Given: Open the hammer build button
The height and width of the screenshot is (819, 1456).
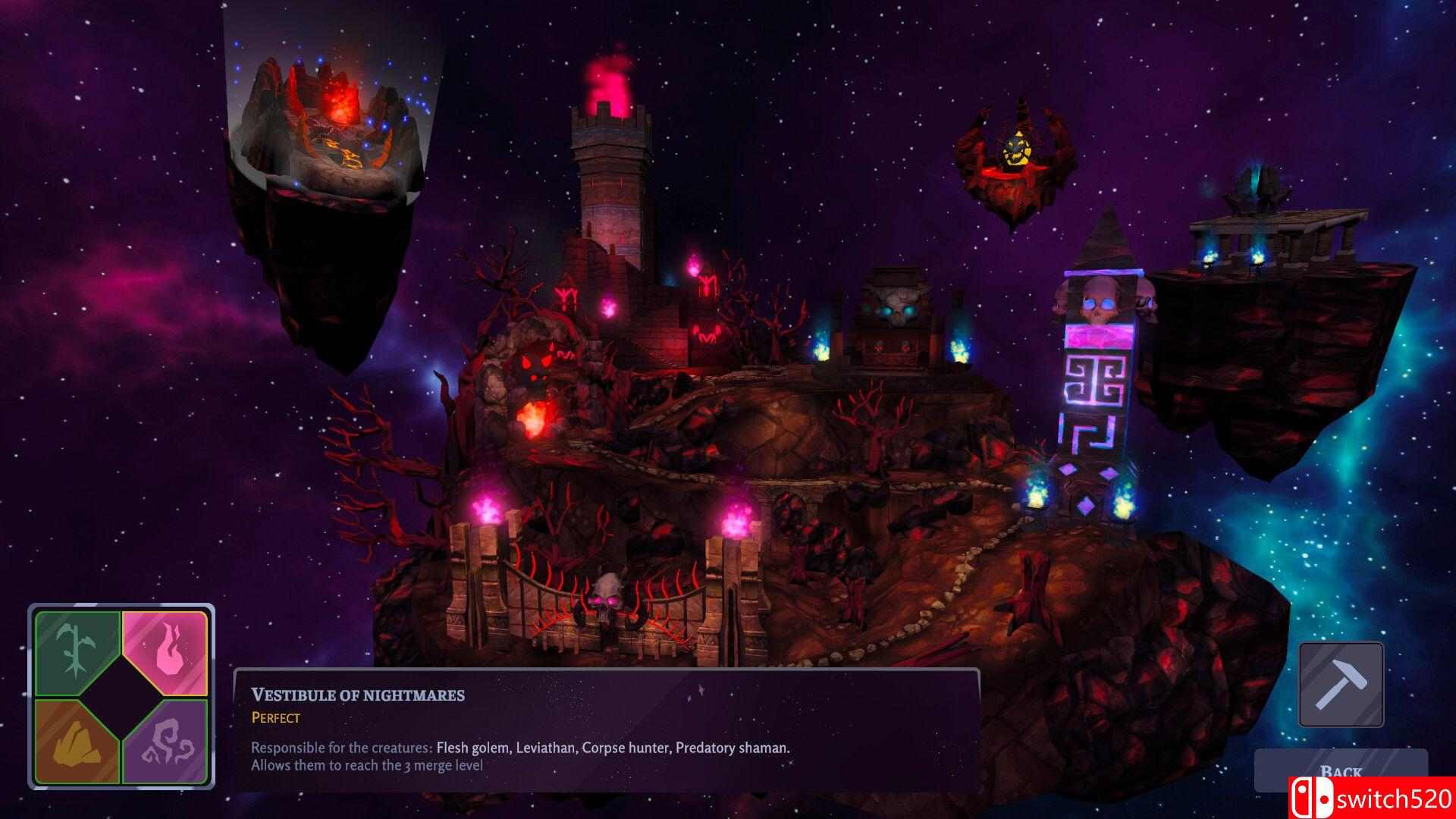Looking at the screenshot, I should 1341,684.
